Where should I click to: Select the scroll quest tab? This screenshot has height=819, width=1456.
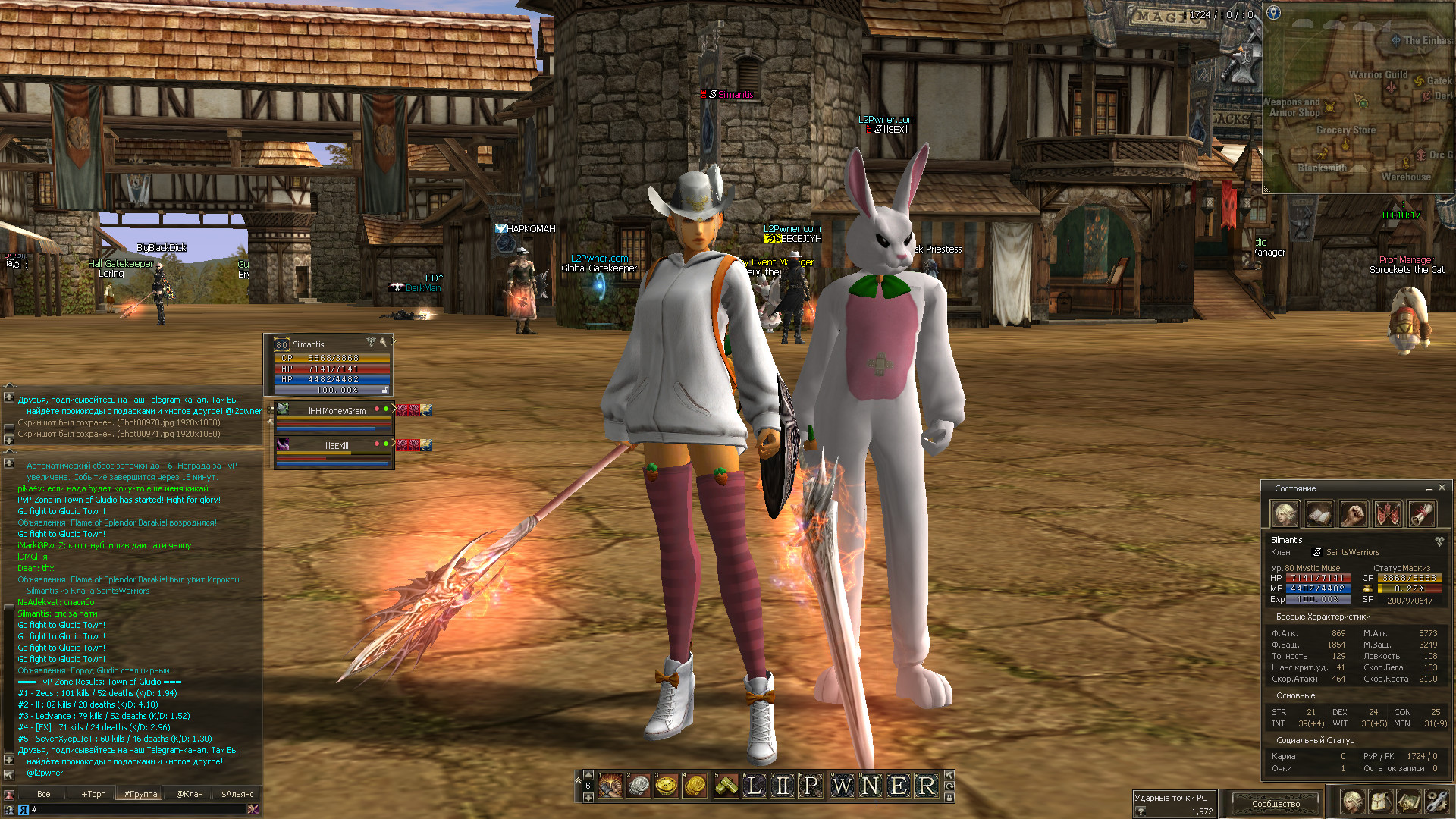coord(1421,514)
